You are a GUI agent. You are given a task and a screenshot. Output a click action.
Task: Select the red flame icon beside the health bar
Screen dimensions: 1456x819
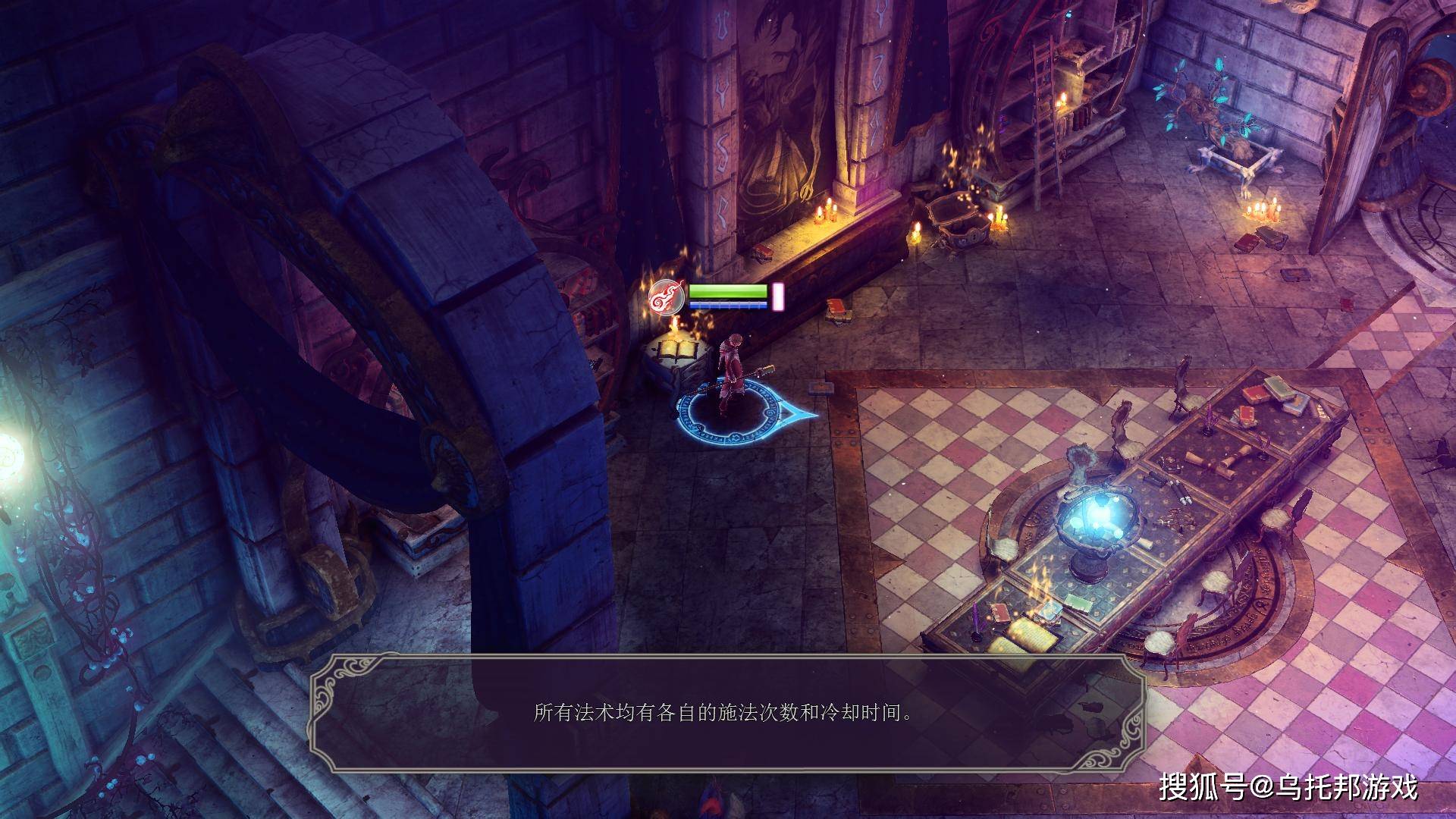click(667, 297)
